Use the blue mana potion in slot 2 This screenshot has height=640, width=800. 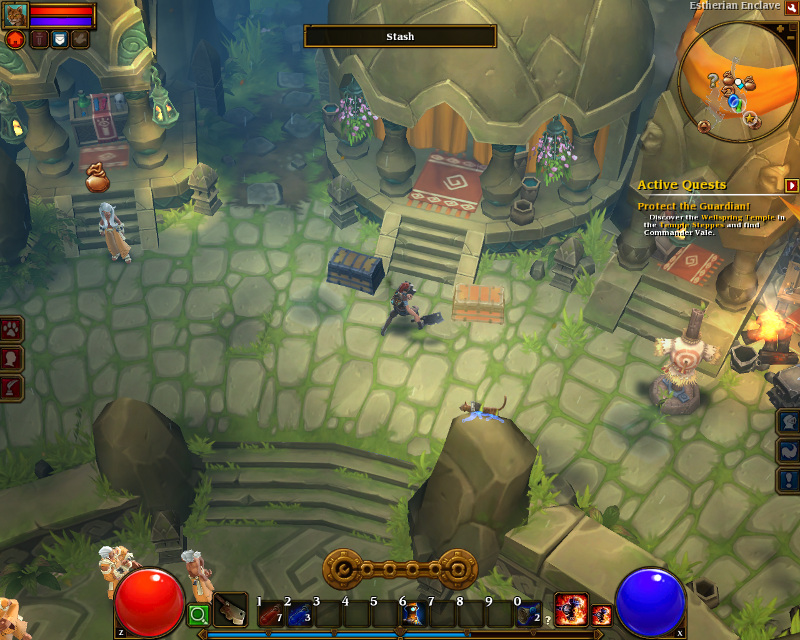298,613
